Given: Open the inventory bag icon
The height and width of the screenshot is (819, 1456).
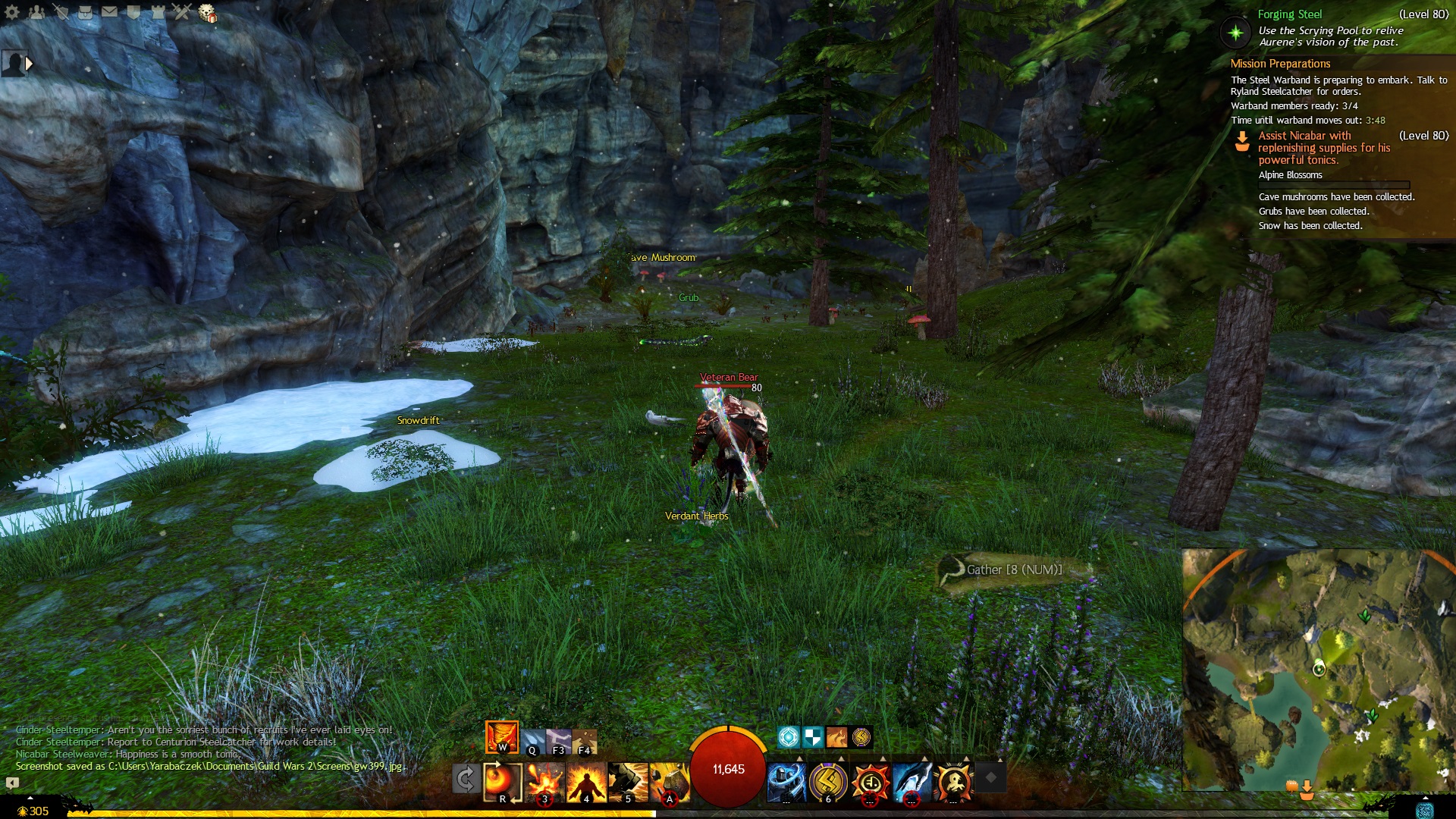Looking at the screenshot, I should tap(85, 12).
